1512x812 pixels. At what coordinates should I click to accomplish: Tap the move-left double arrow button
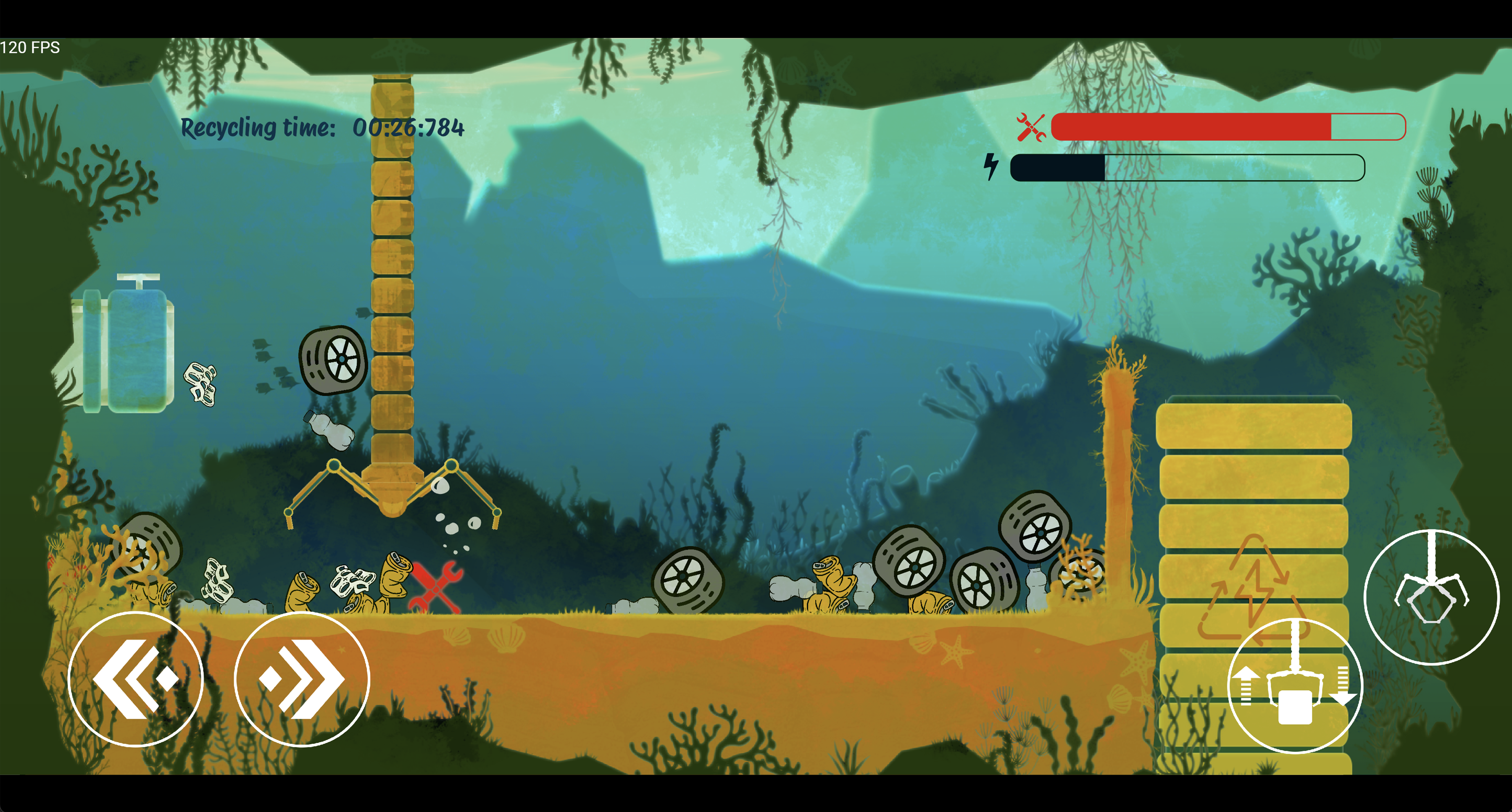click(136, 679)
